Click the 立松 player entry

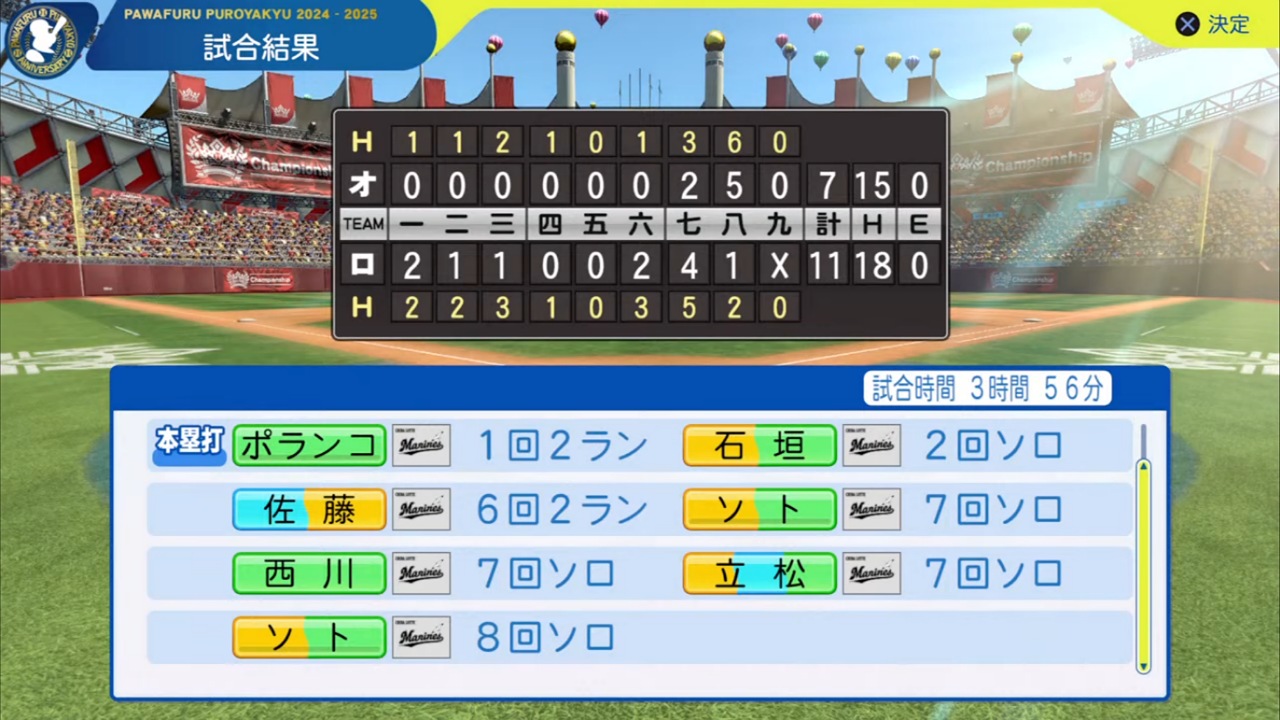[x=759, y=573]
